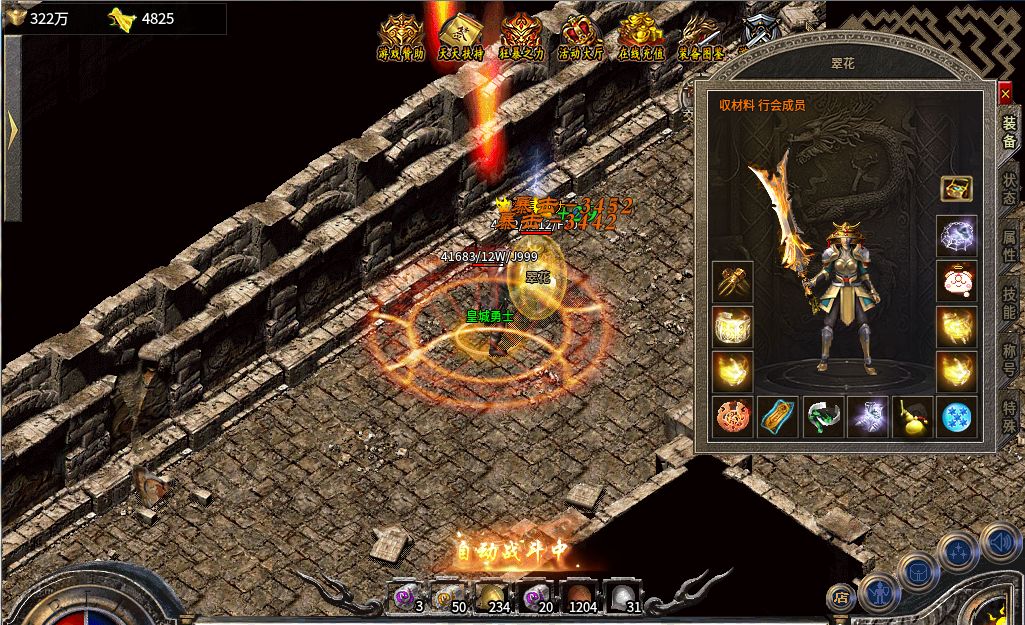The width and height of the screenshot is (1025, 625).
Task: Activate the 狂暴之力 icon
Action: point(521,38)
